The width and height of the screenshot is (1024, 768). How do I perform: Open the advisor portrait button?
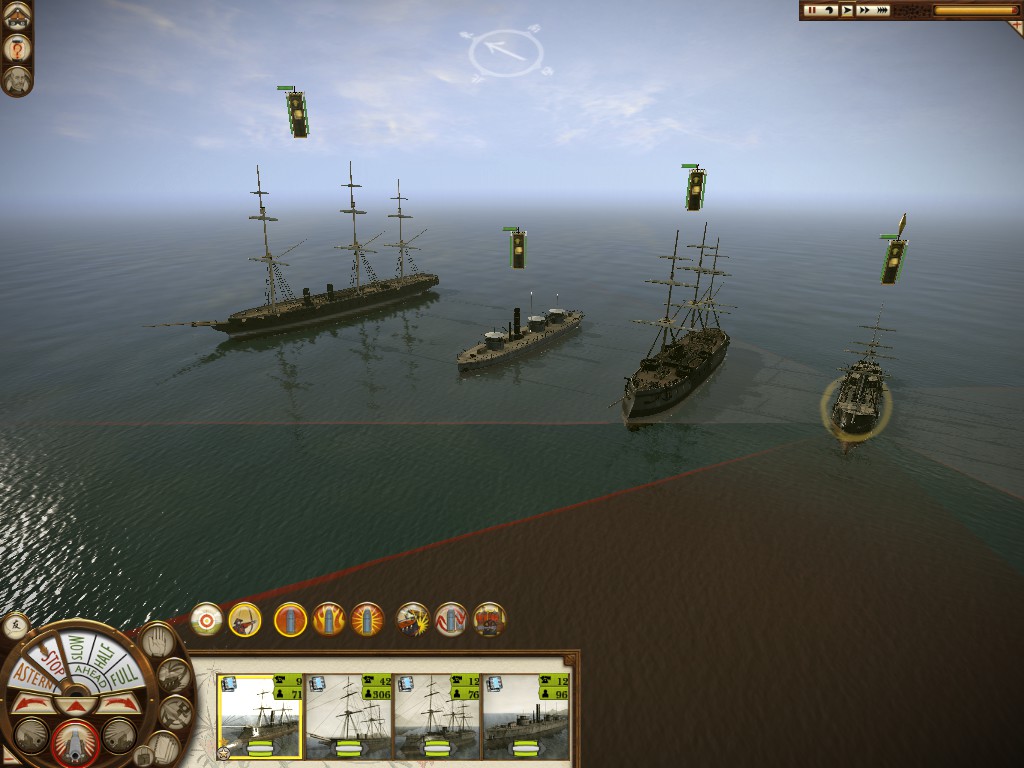[17, 80]
